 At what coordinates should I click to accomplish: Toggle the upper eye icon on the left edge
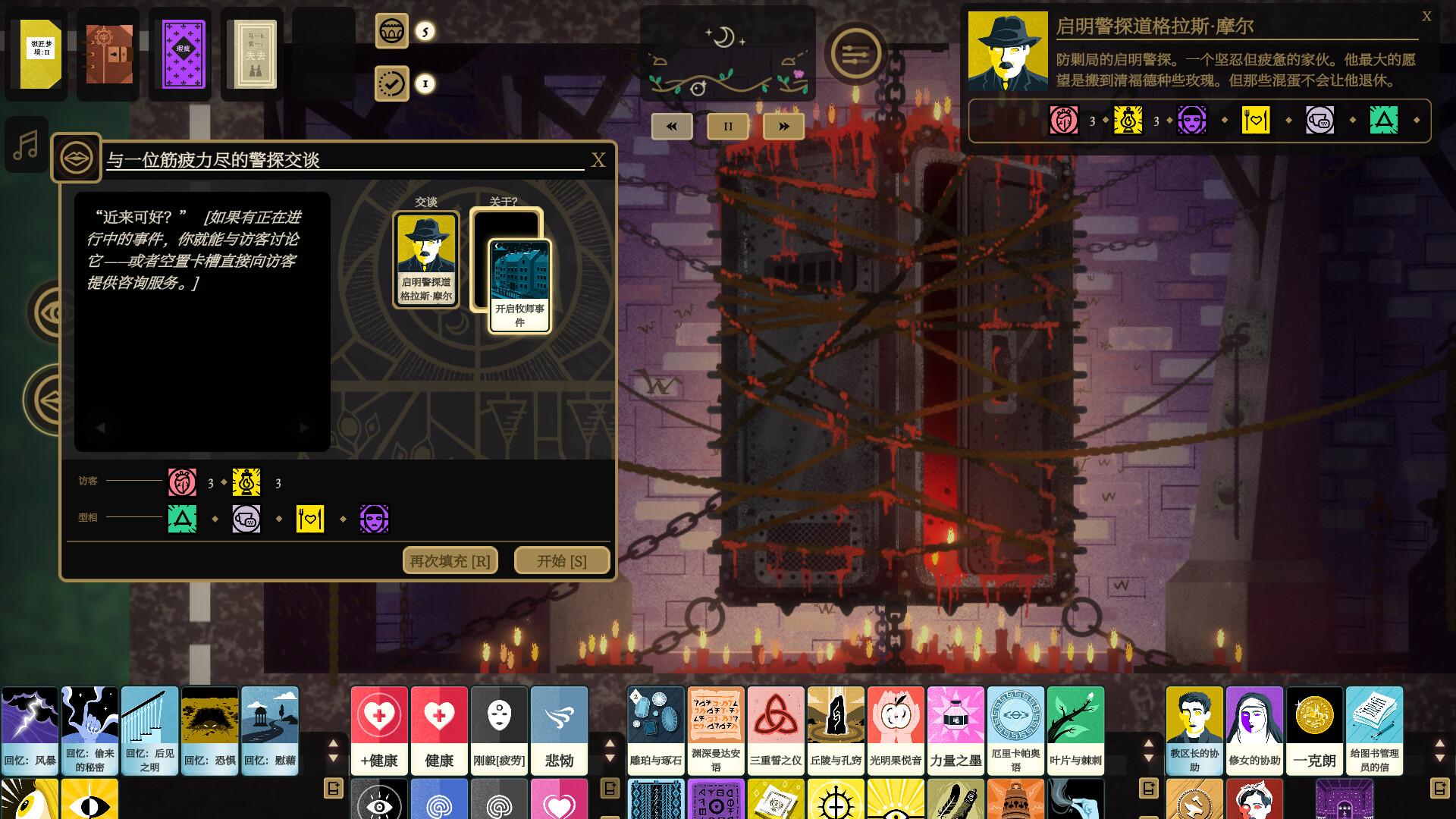[47, 312]
